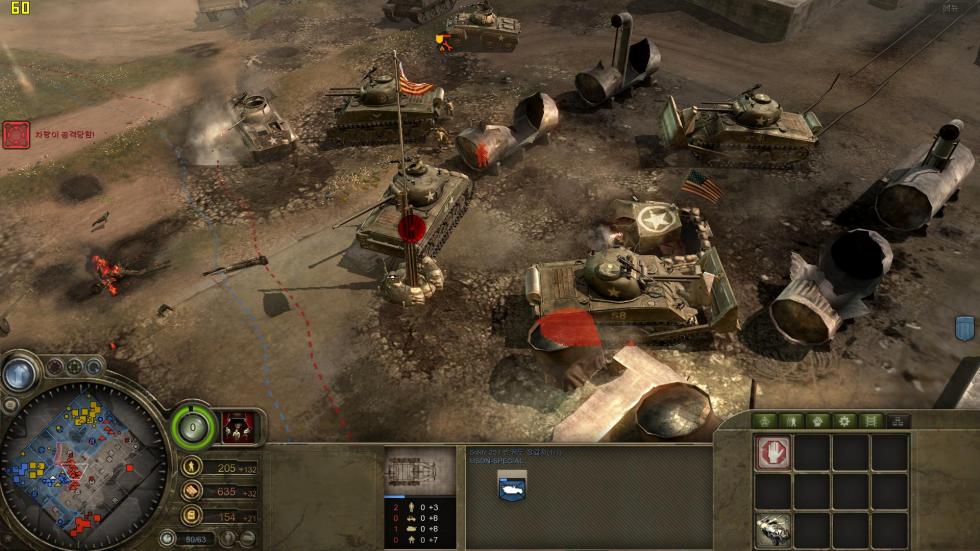The width and height of the screenshot is (980, 551).
Task: Open the large blue arrow button above minimap
Action: click(x=17, y=374)
